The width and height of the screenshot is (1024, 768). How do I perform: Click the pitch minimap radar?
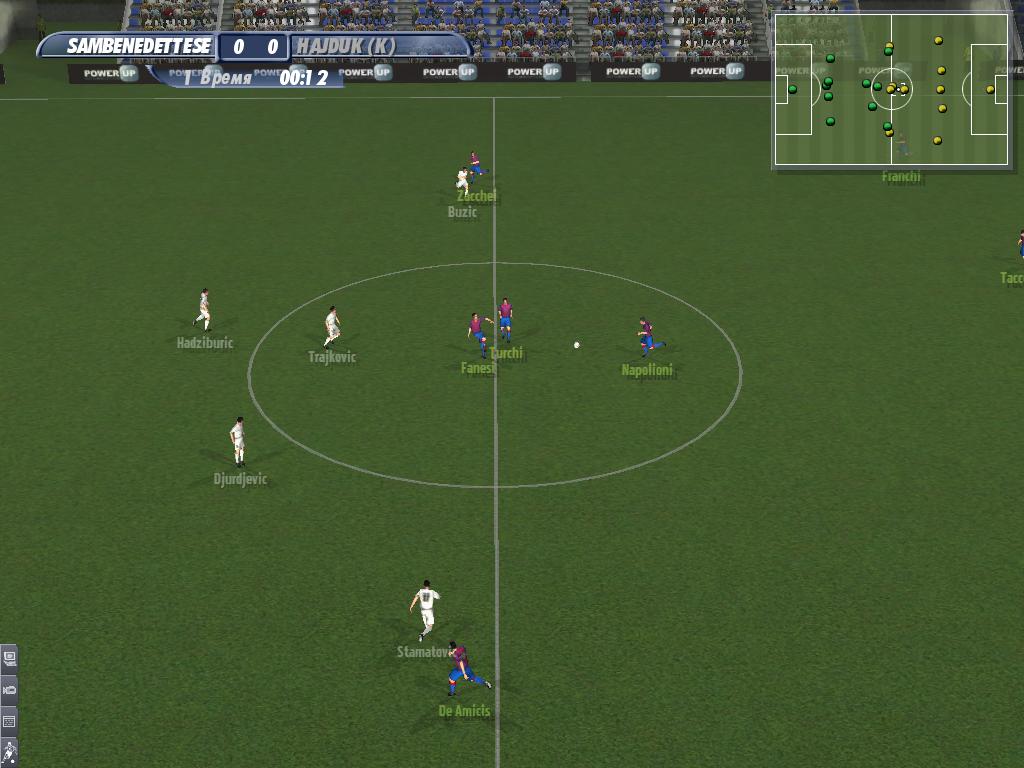click(891, 89)
